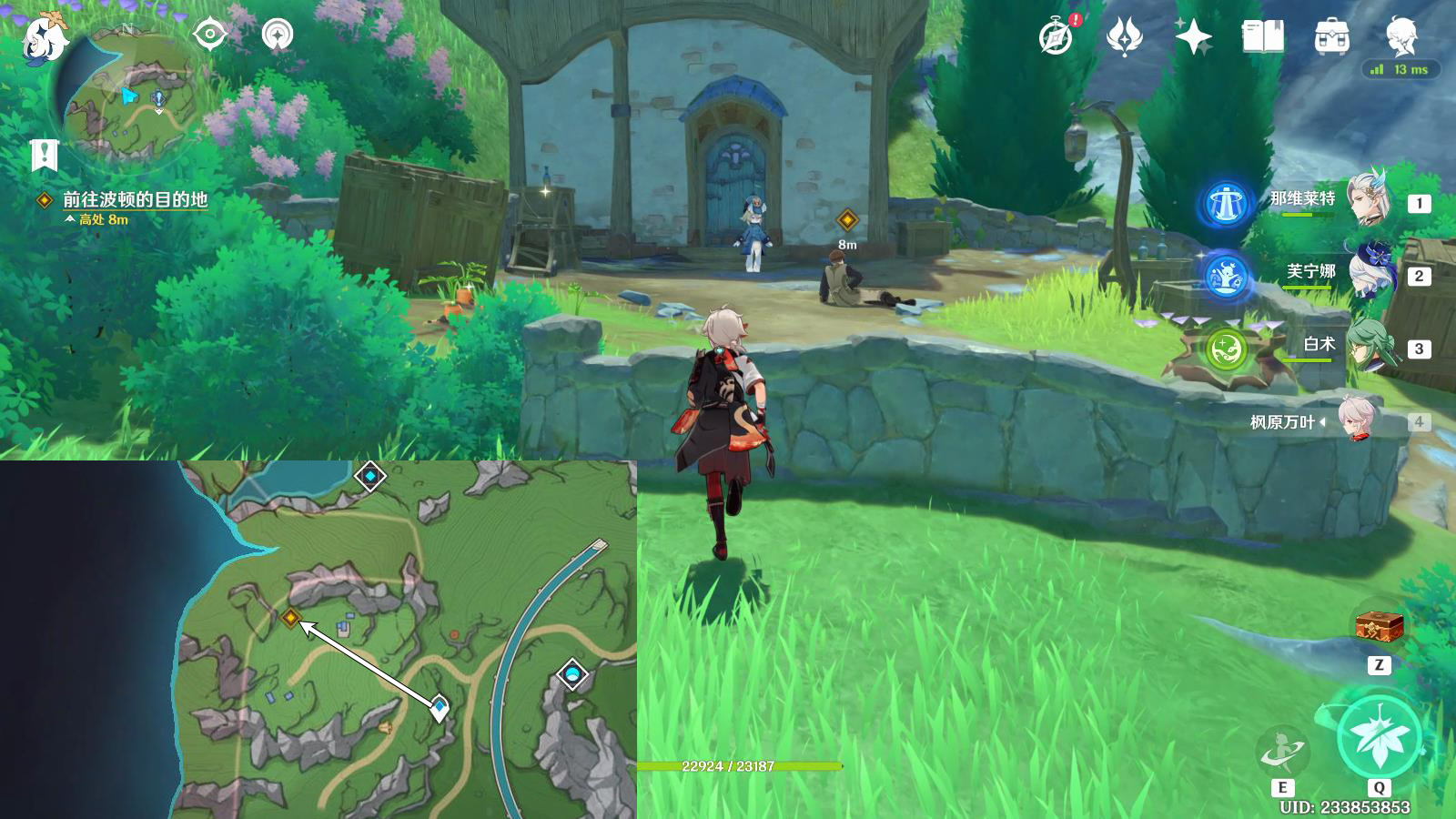The height and width of the screenshot is (819, 1456).
Task: Switch to party member 白术
Action: tap(1370, 344)
